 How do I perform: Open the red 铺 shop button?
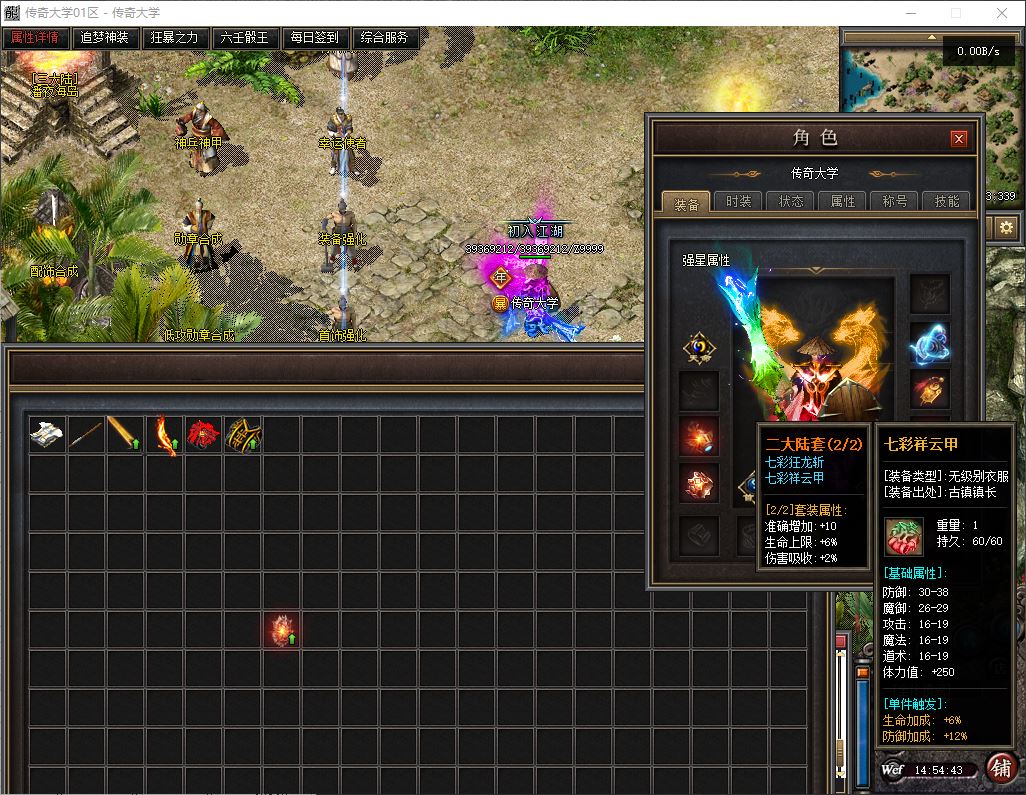coord(1000,768)
